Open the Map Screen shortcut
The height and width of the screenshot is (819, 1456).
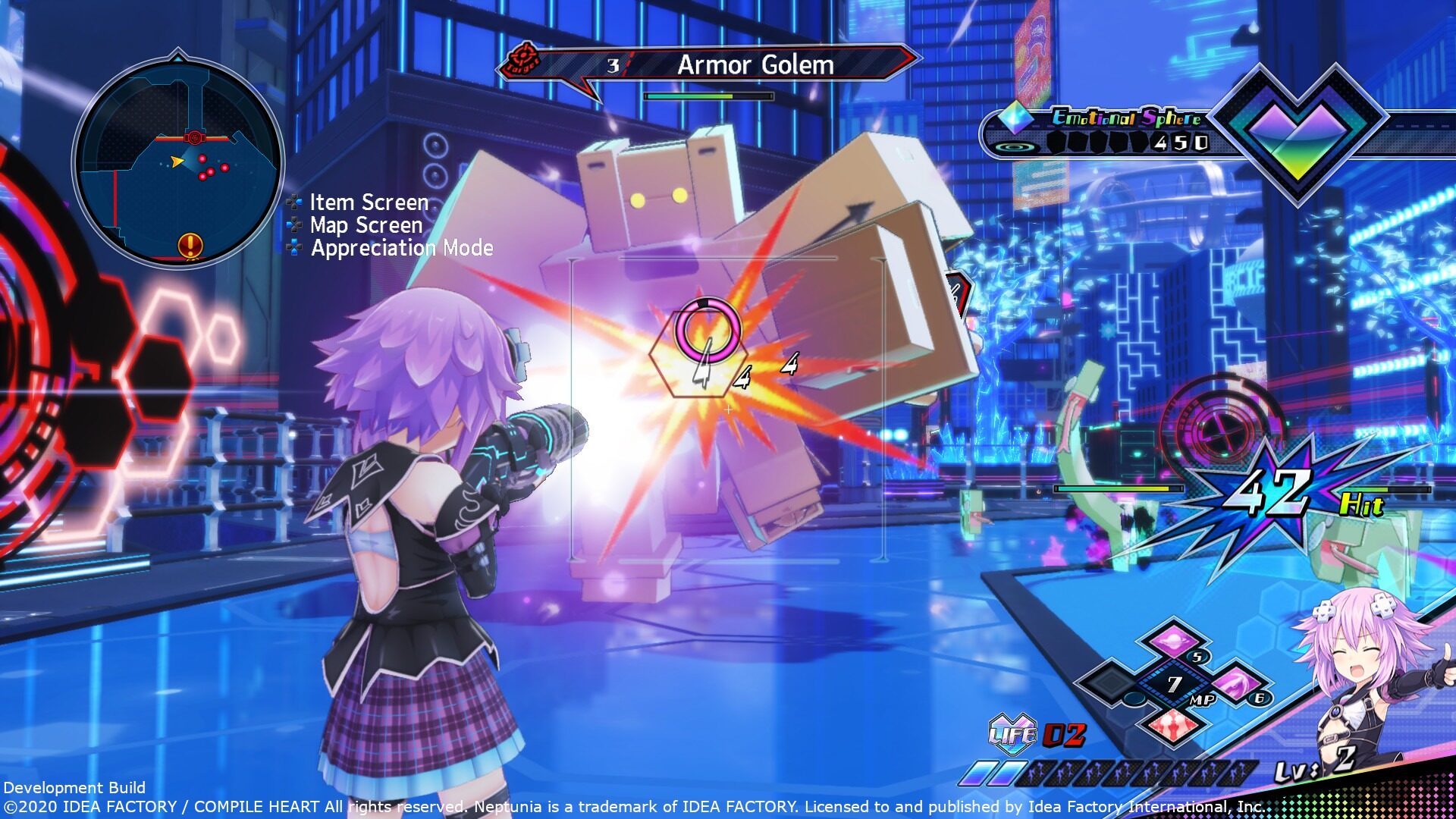point(366,225)
